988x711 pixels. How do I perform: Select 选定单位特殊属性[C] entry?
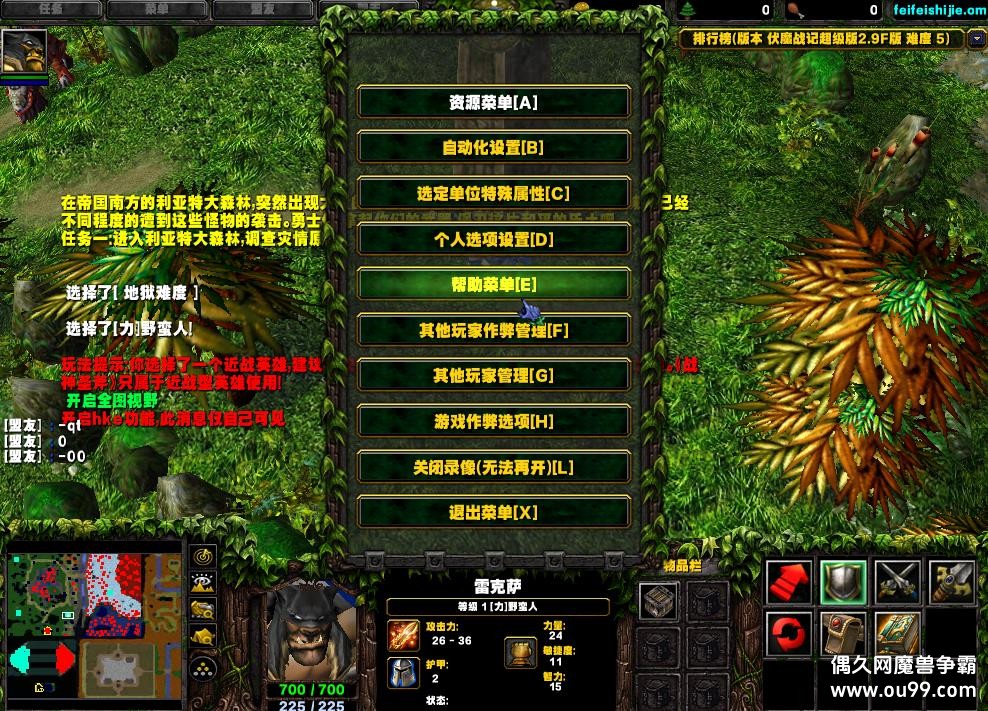(x=493, y=194)
